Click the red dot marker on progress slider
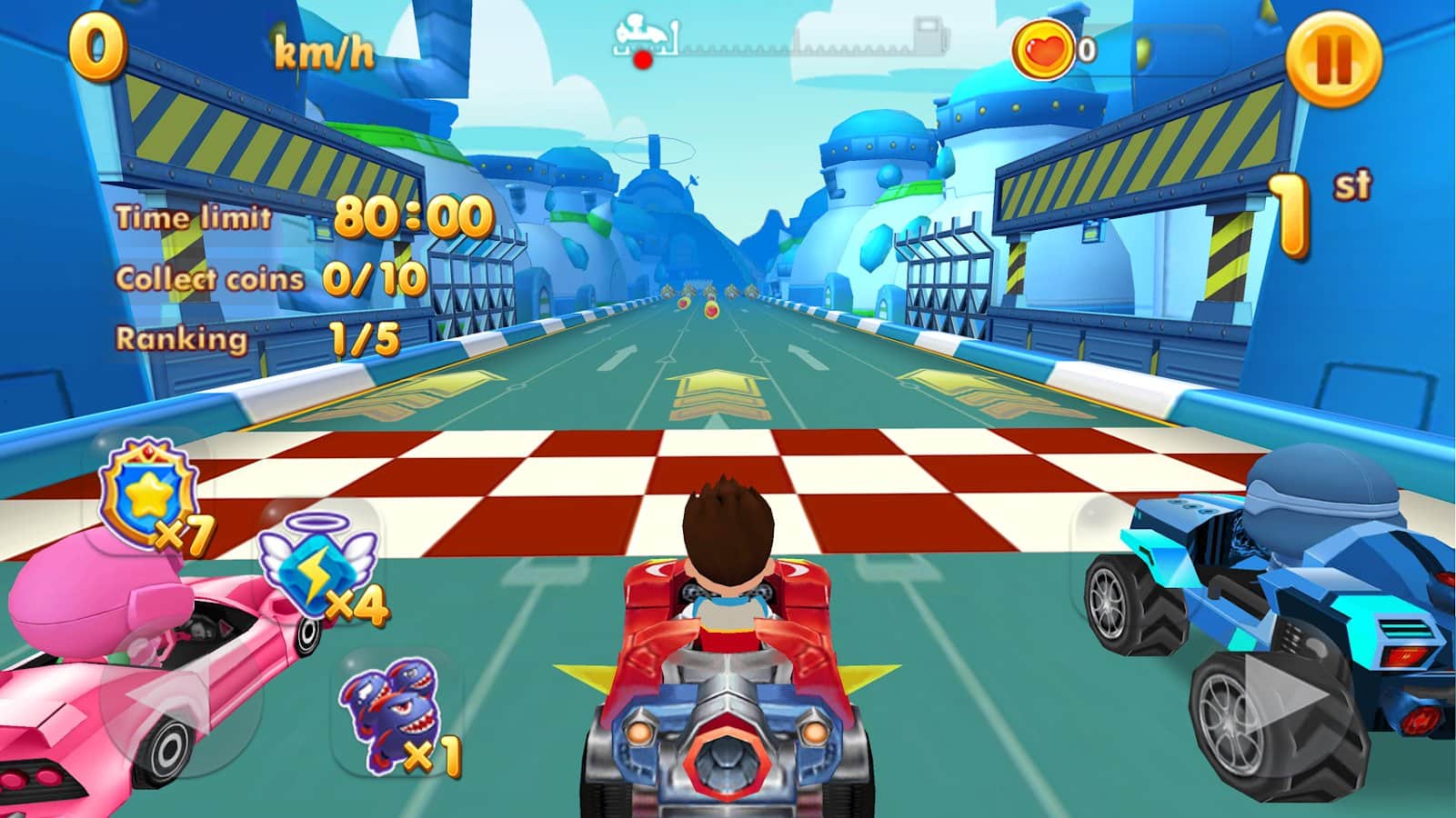 (642, 61)
